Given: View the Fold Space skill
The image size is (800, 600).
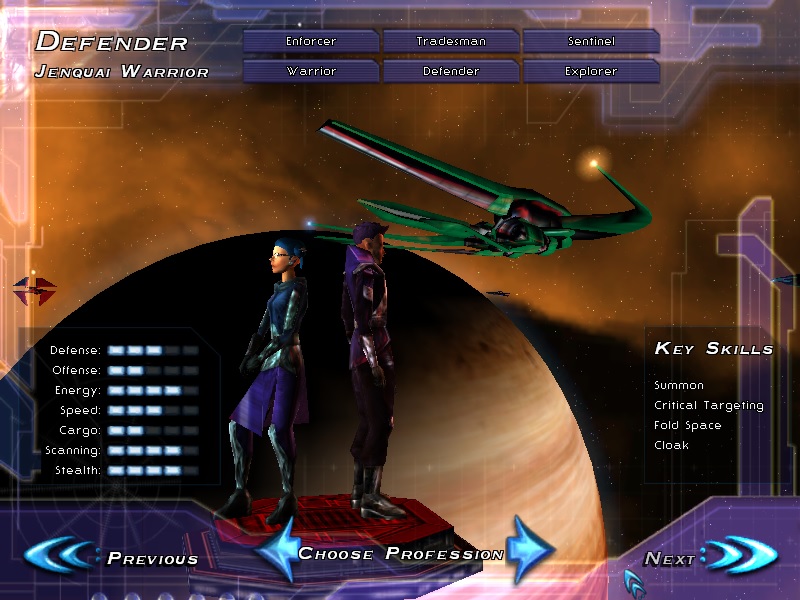Looking at the screenshot, I should coord(687,425).
